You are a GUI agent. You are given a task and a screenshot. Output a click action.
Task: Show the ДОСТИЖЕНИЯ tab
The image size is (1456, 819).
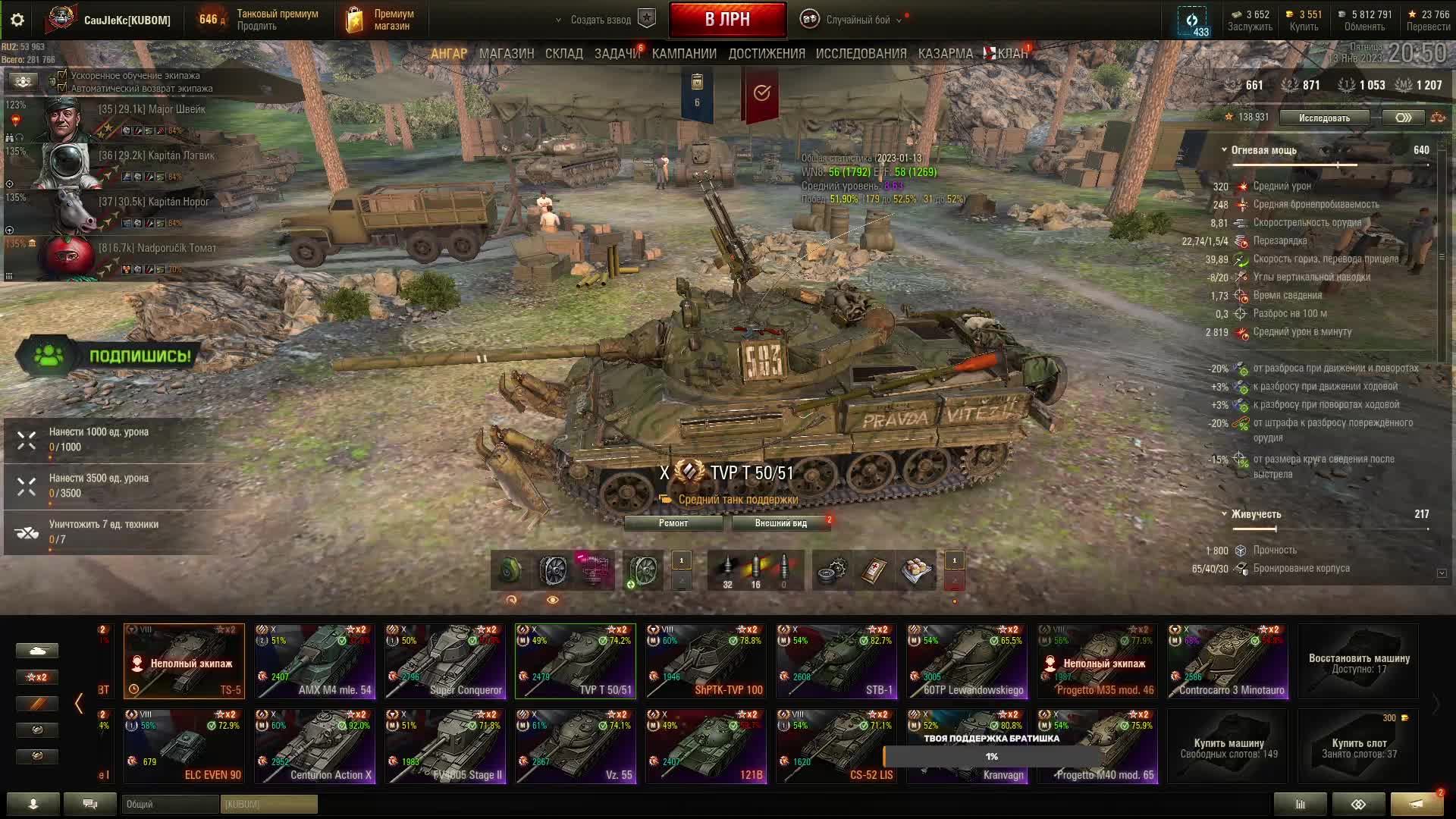pos(767,54)
